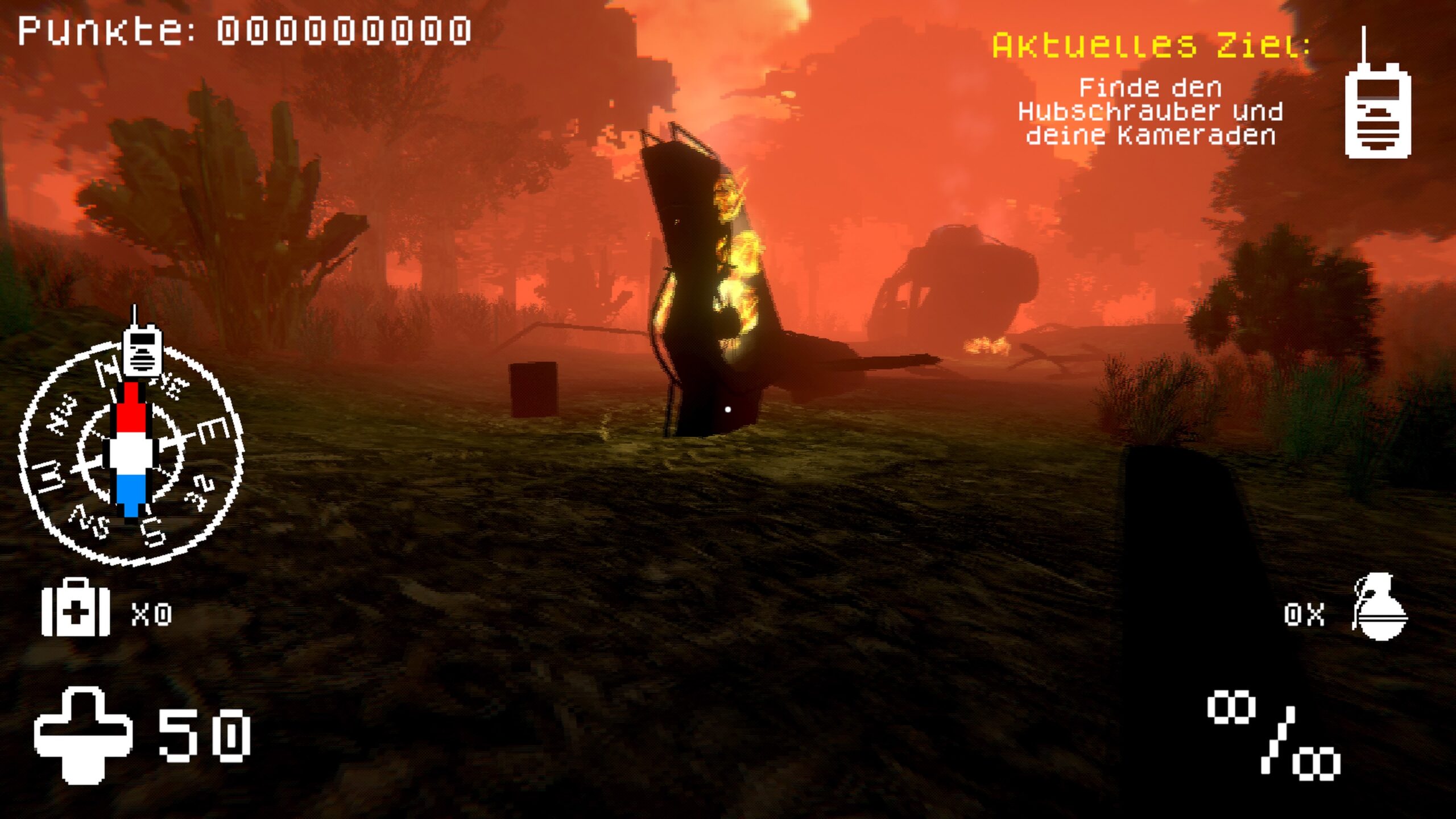Use the medkit icon
Image resolution: width=1456 pixels, height=819 pixels.
coord(75,607)
